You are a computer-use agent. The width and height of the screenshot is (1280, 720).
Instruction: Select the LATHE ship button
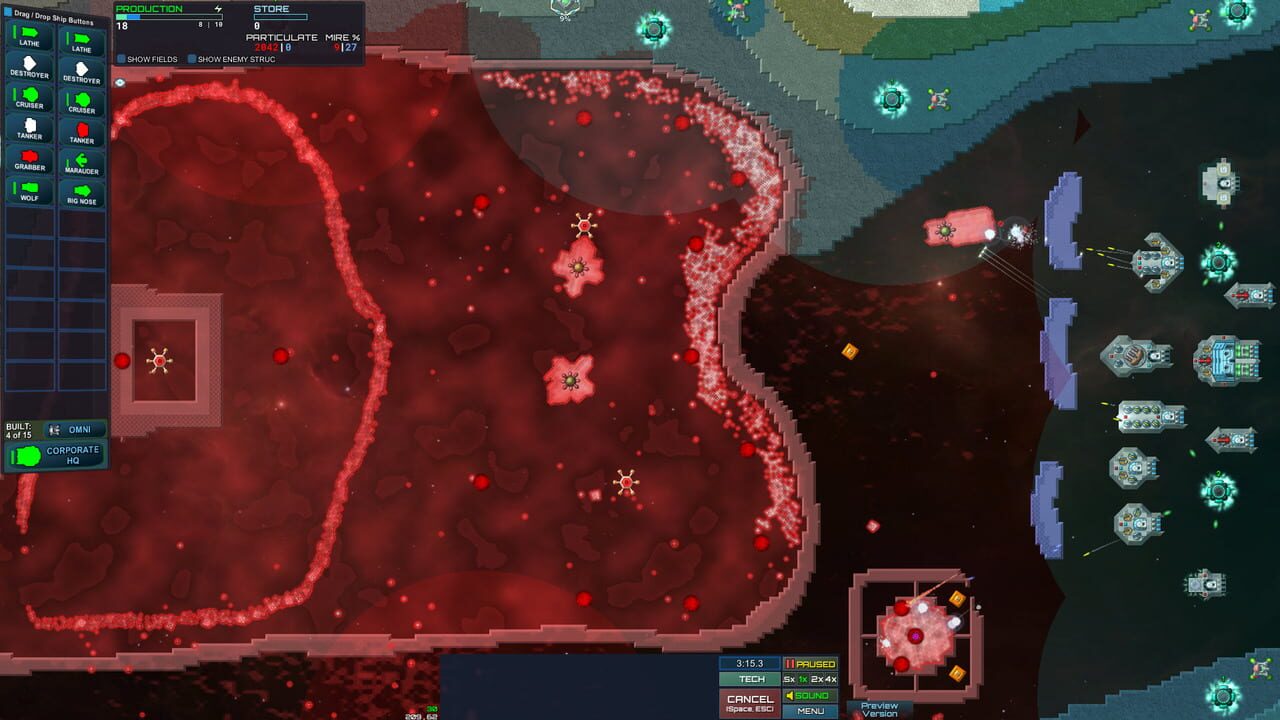[28, 35]
